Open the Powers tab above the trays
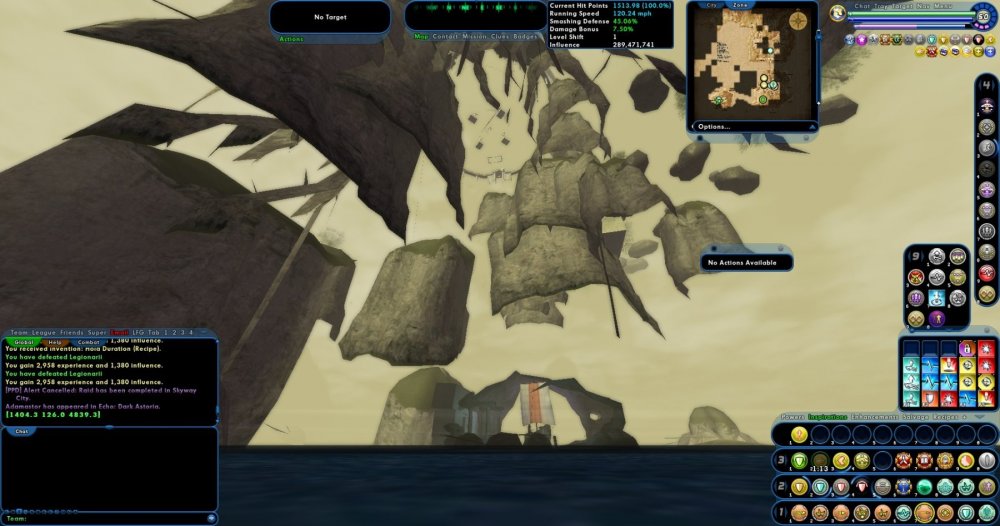 coord(792,417)
